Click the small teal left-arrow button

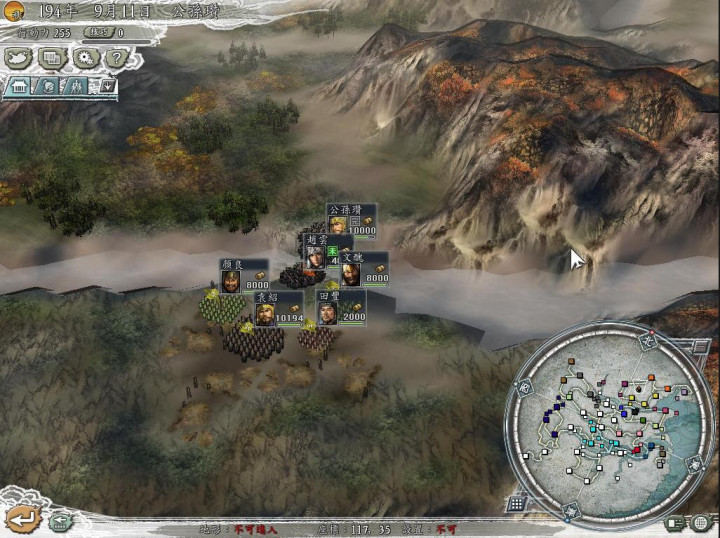coord(60,520)
